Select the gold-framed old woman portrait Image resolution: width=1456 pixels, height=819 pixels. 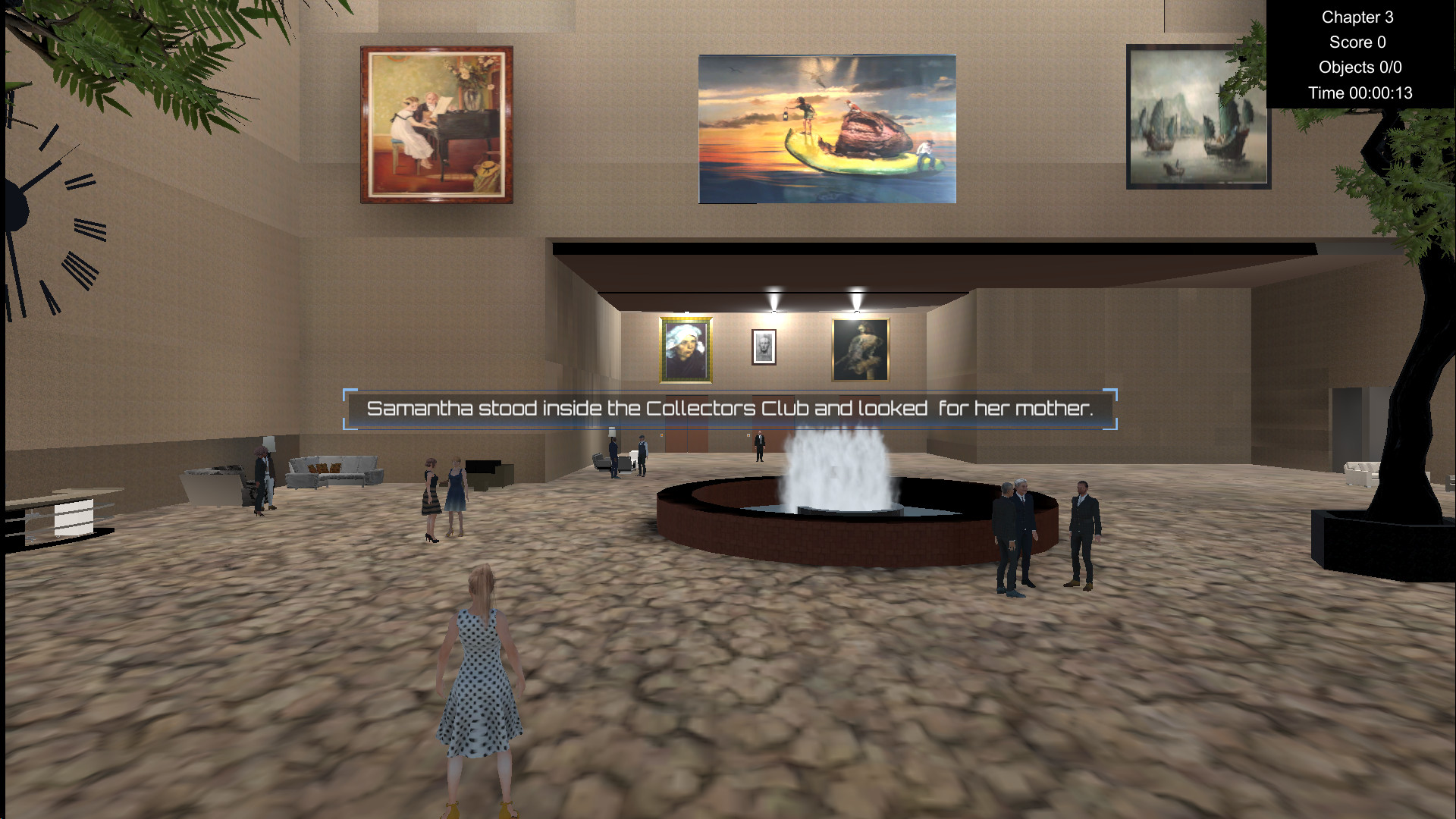pyautogui.click(x=685, y=347)
